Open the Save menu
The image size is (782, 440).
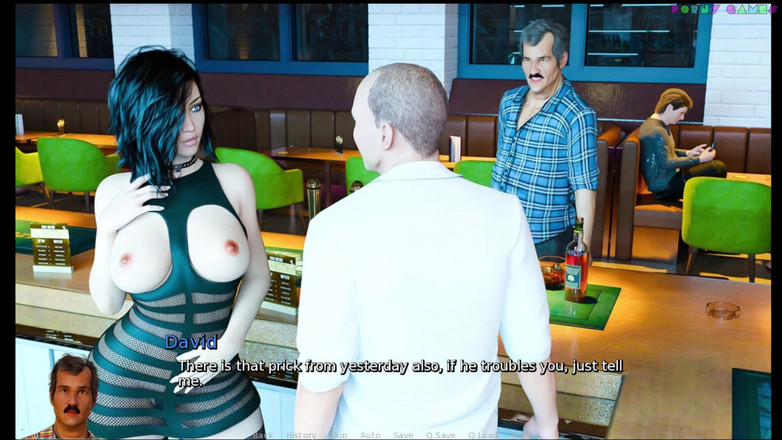tap(403, 435)
